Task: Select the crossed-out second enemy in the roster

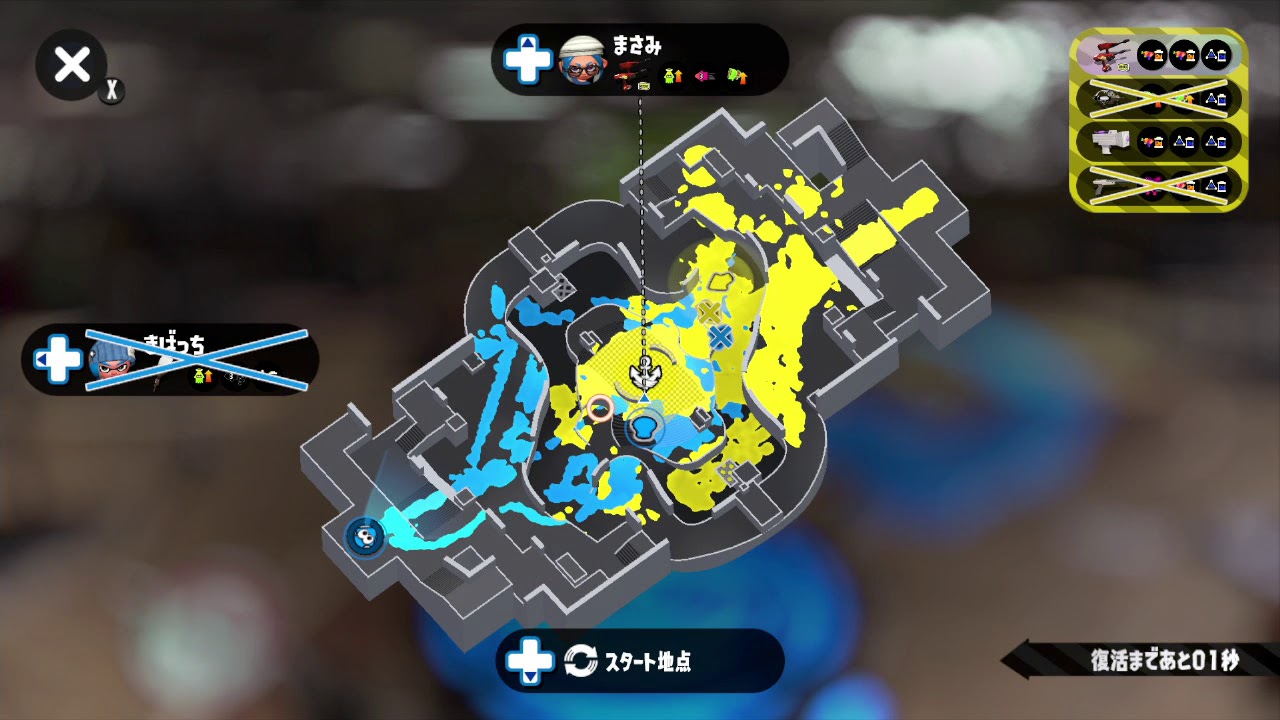Action: click(x=1160, y=98)
